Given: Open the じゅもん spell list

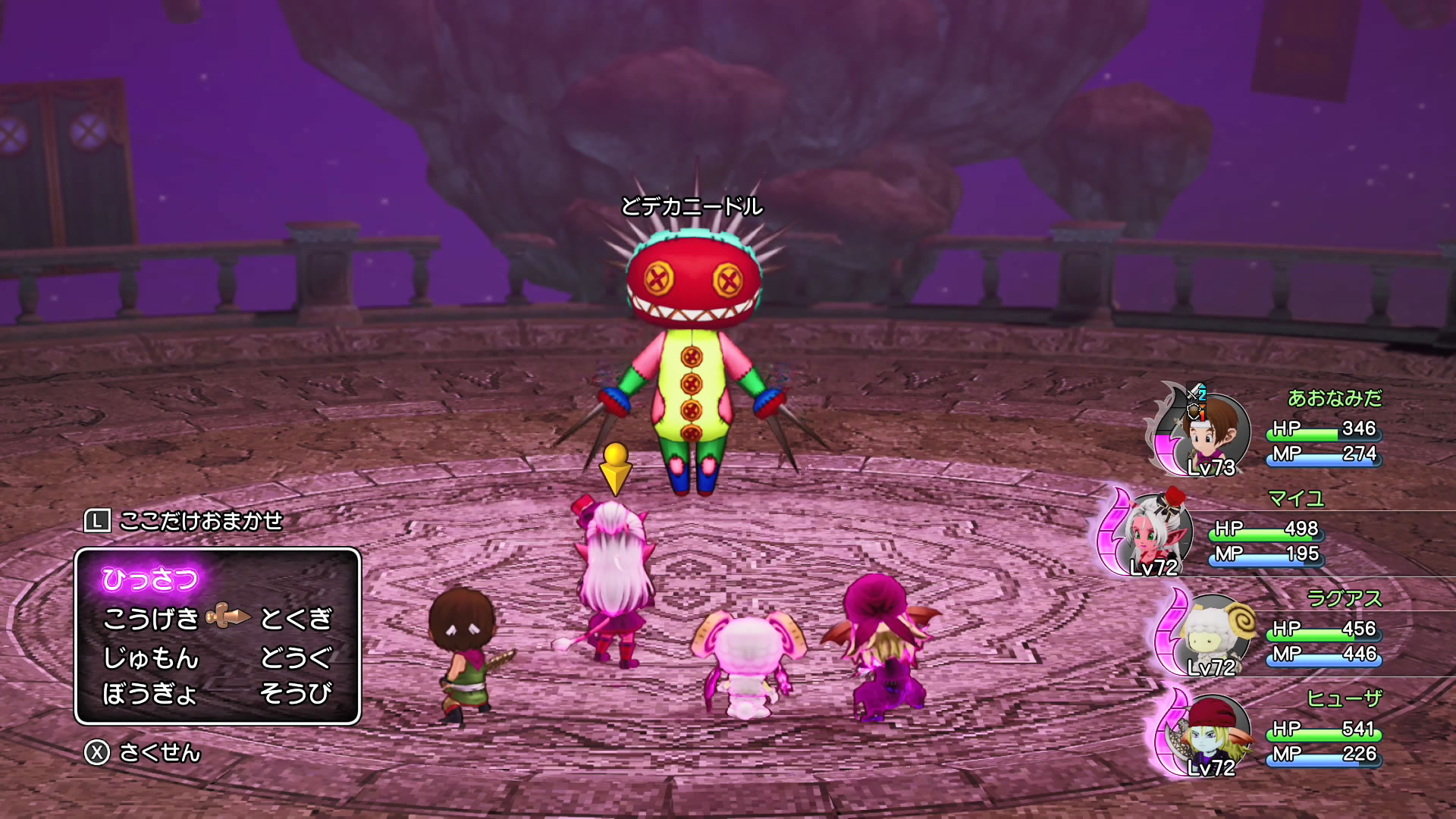Looking at the screenshot, I should (x=151, y=657).
